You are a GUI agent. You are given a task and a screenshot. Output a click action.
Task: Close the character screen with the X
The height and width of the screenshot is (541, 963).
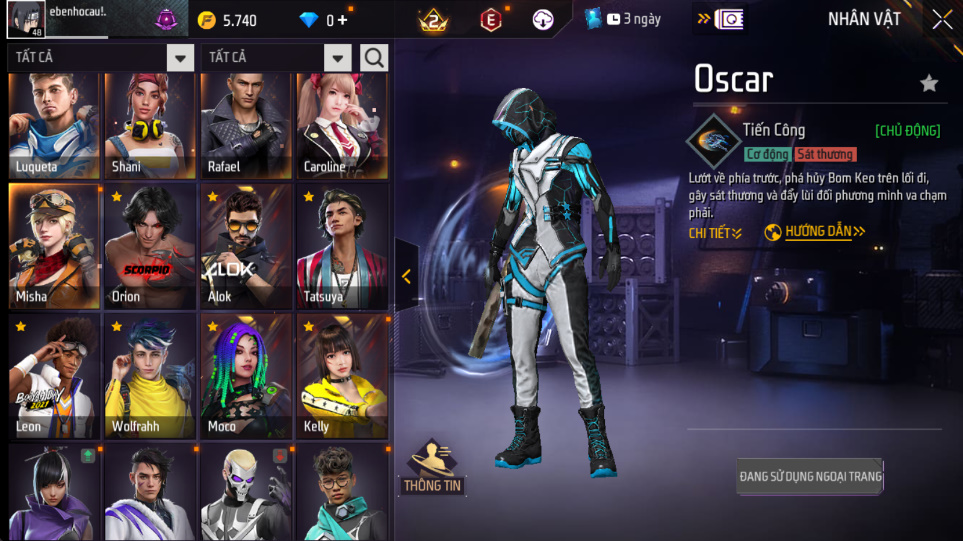coord(941,20)
